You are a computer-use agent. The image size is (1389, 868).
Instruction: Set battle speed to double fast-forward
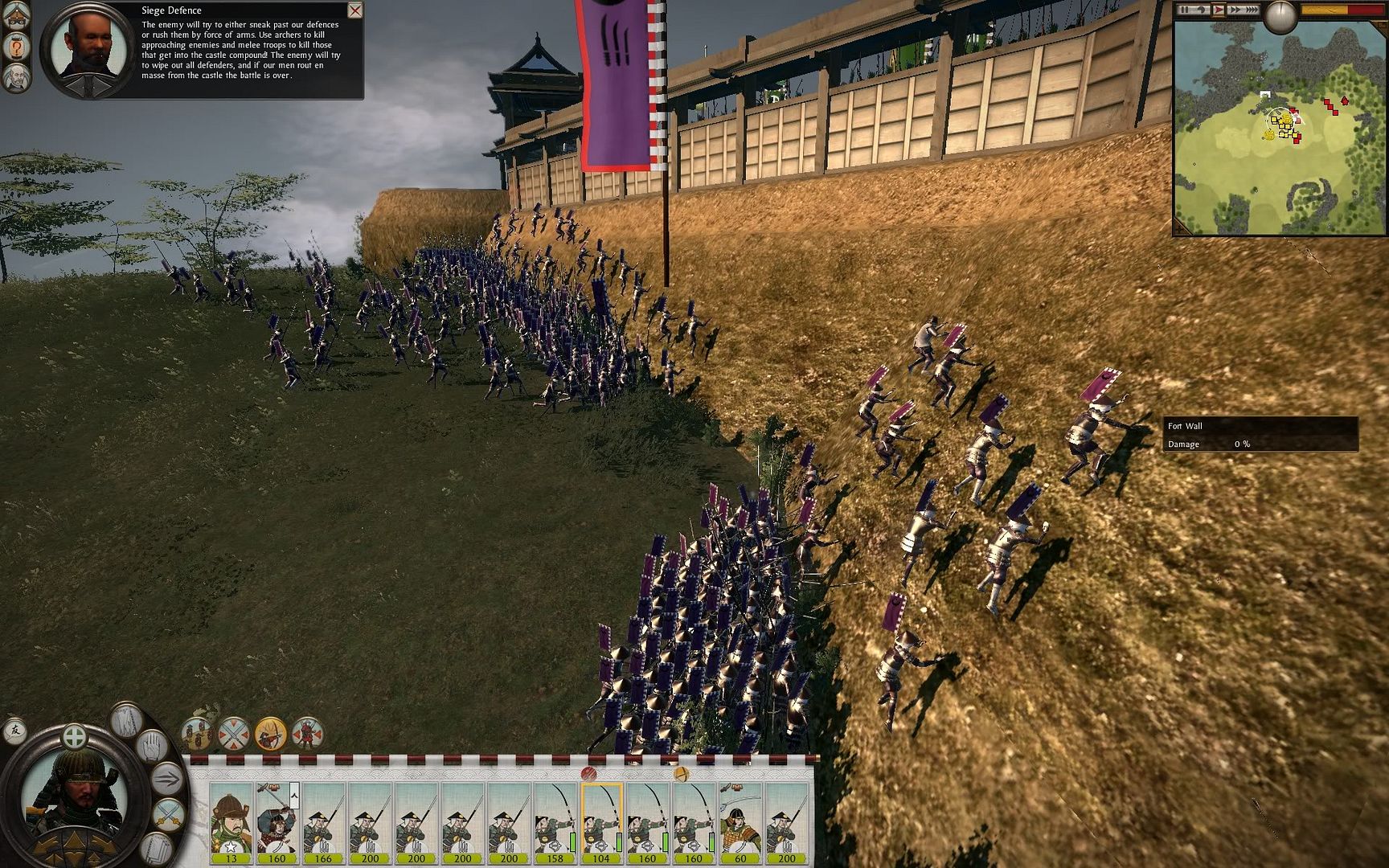1234,10
